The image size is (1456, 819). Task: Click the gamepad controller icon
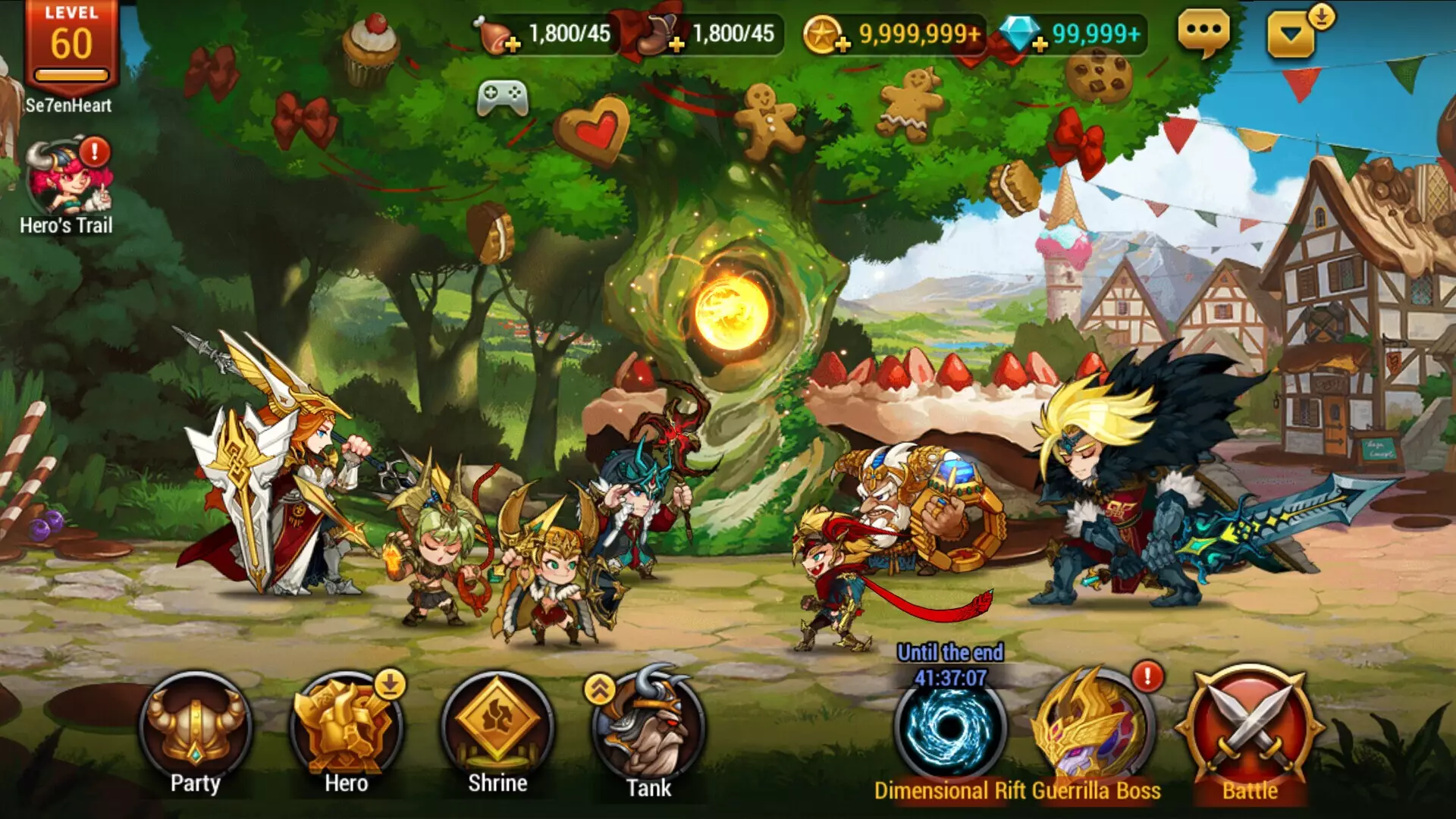tap(502, 97)
